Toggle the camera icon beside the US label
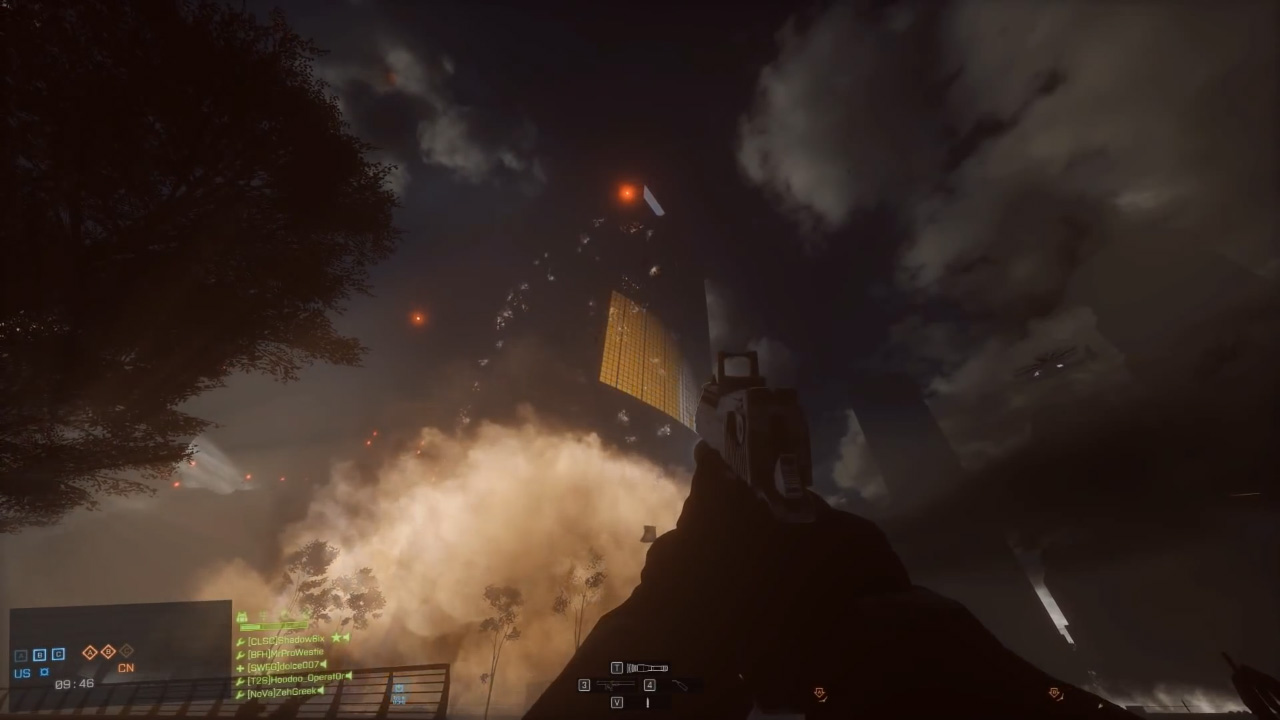The width and height of the screenshot is (1280, 720). click(x=45, y=670)
